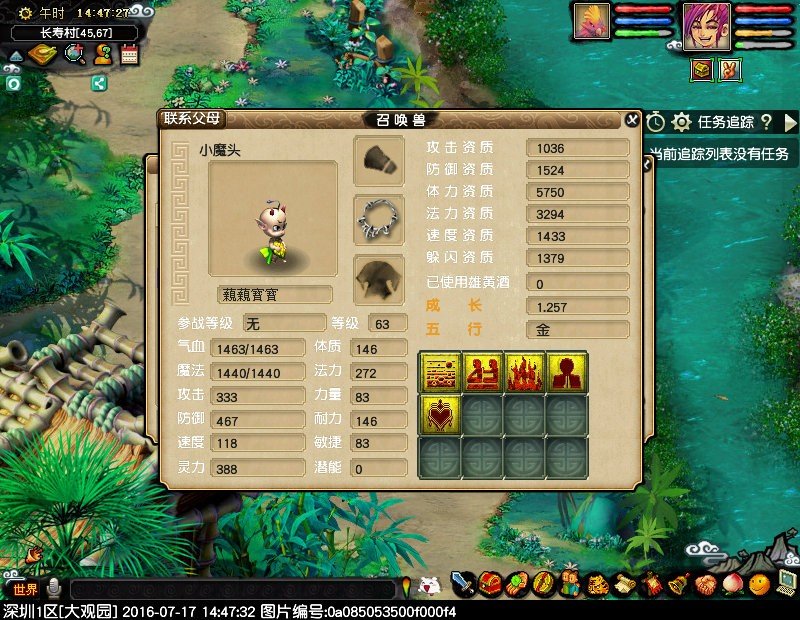The width and height of the screenshot is (800, 620).
Task: Open the quest tracker help question mark
Action: coord(766,122)
